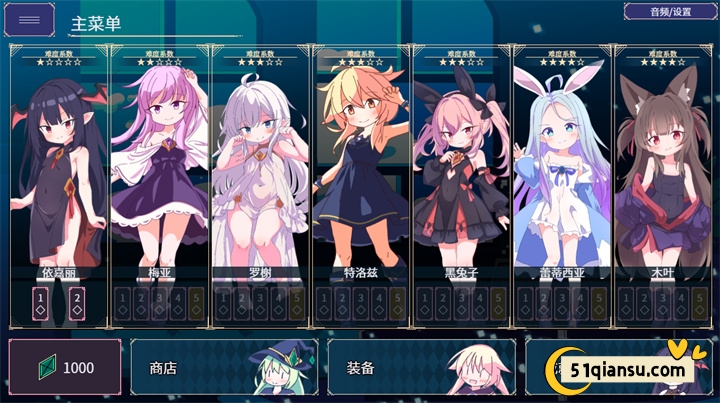Open the 音频/设置 audio settings
Viewport: 720px width, 403px height.
669,12
